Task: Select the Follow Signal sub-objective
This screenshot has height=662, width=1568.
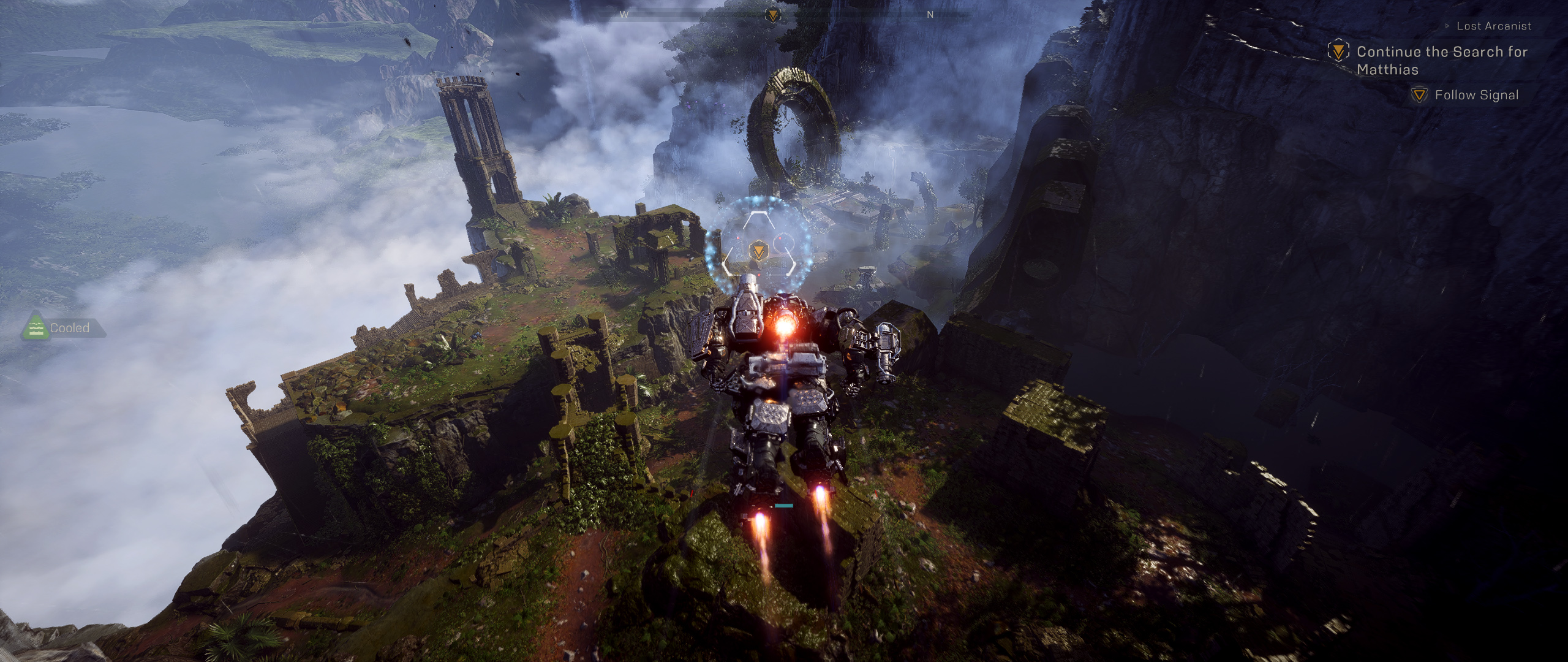Action: (x=1476, y=95)
